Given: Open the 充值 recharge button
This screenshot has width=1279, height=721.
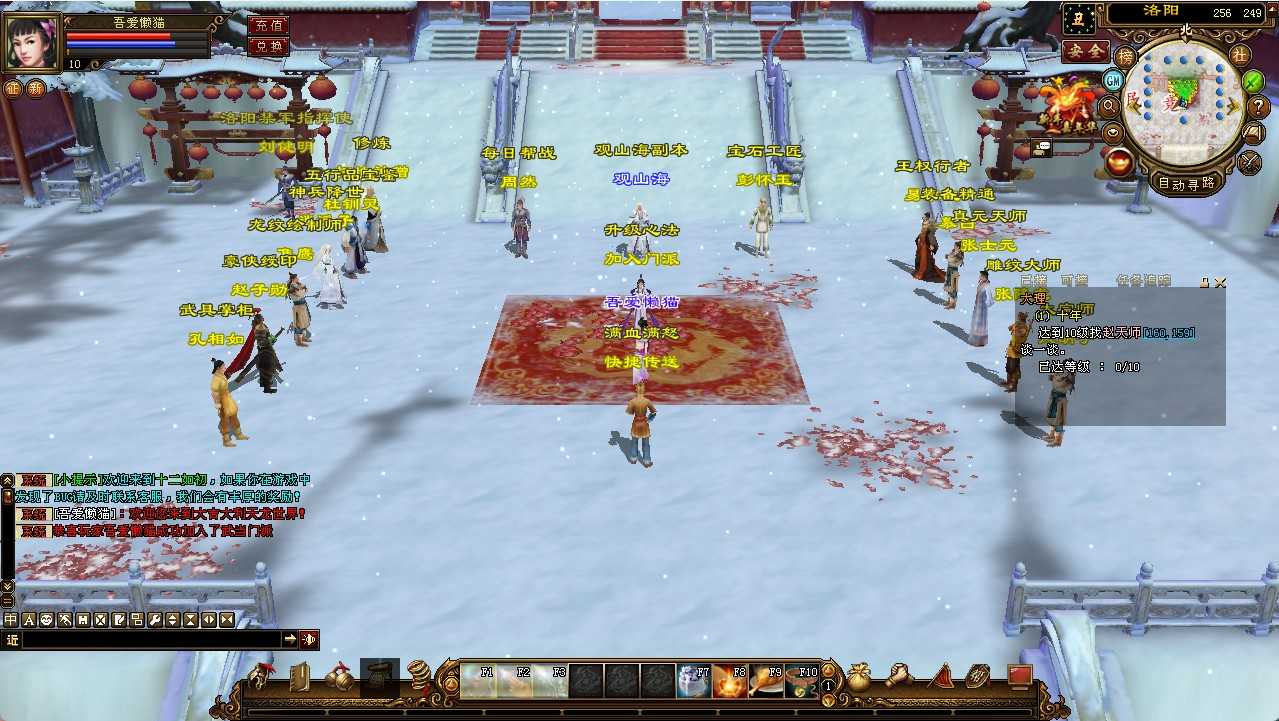Looking at the screenshot, I should point(267,25).
